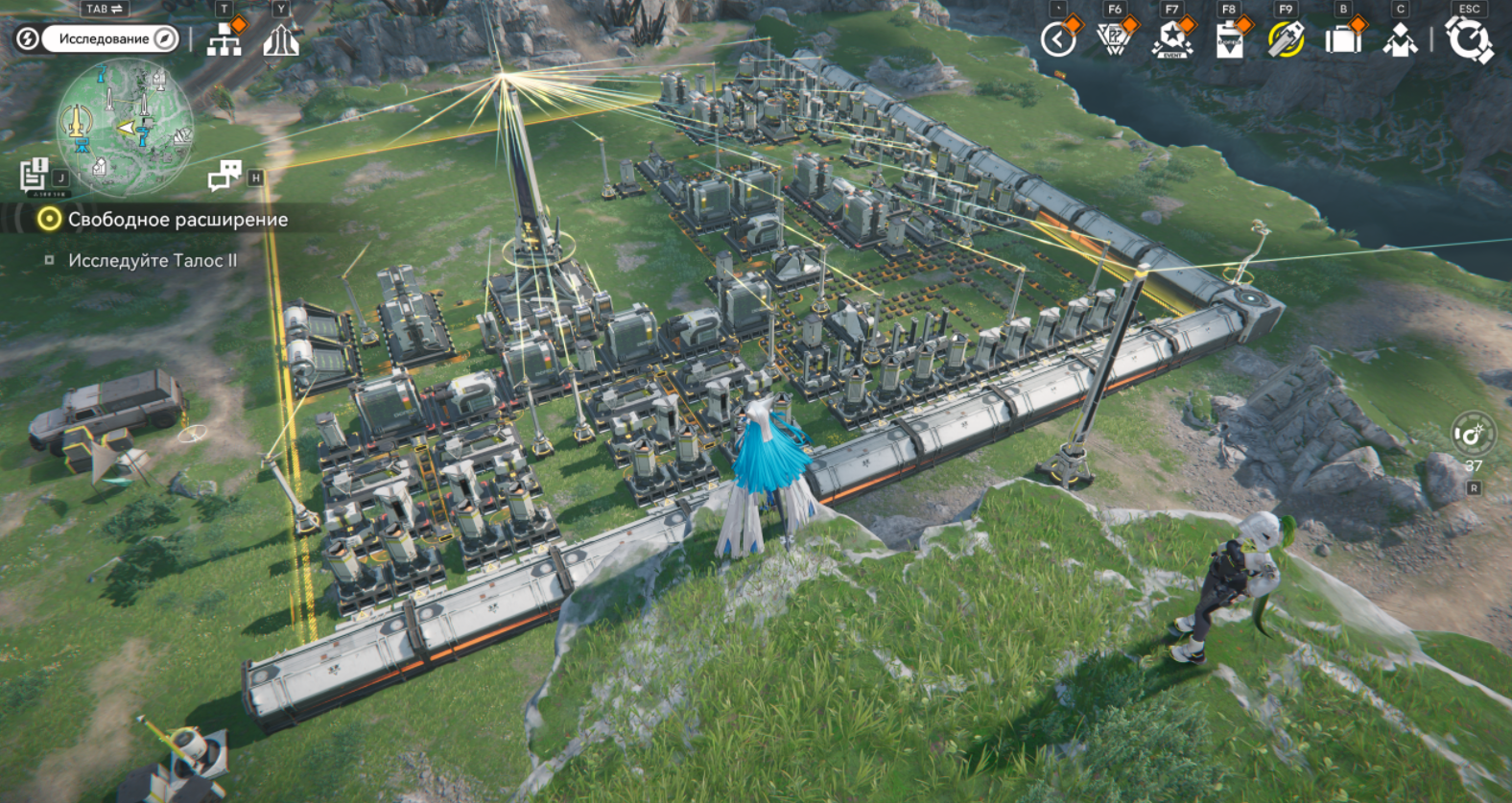
Task: Open the Event star icon
Action: 1171,40
